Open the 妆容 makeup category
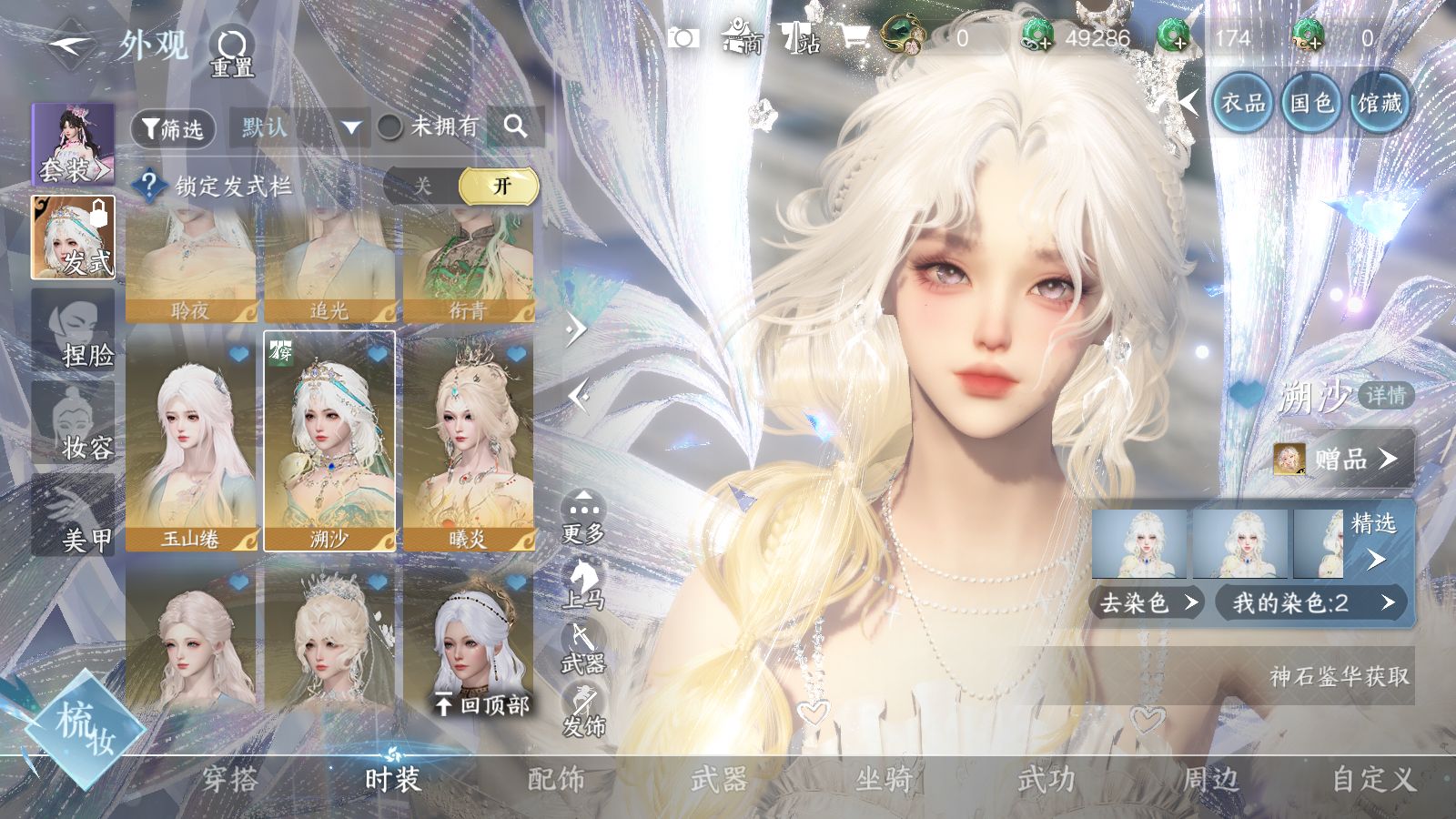Viewport: 1456px width, 819px height. pyautogui.click(x=74, y=424)
